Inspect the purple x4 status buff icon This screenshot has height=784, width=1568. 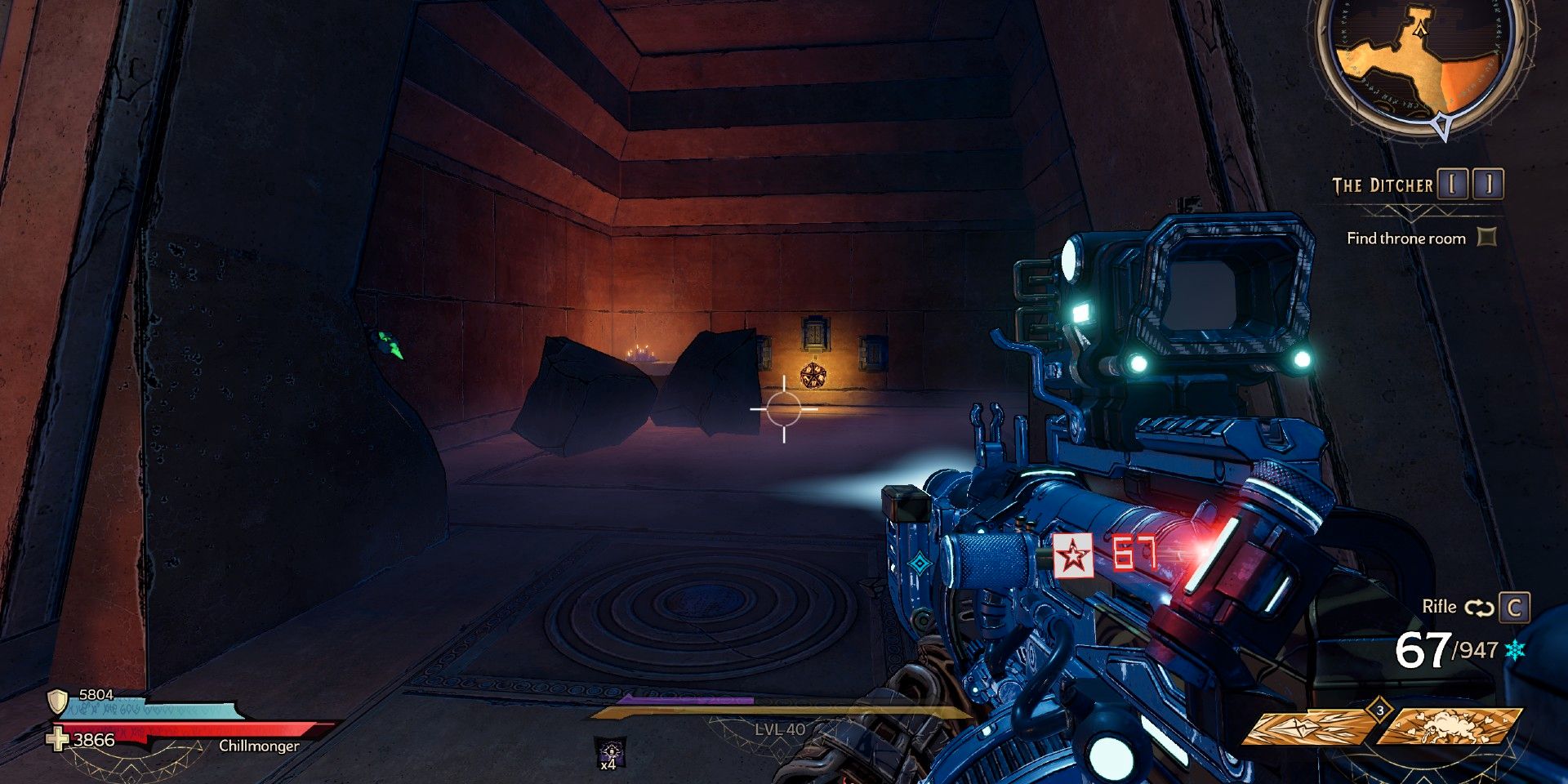pos(610,752)
